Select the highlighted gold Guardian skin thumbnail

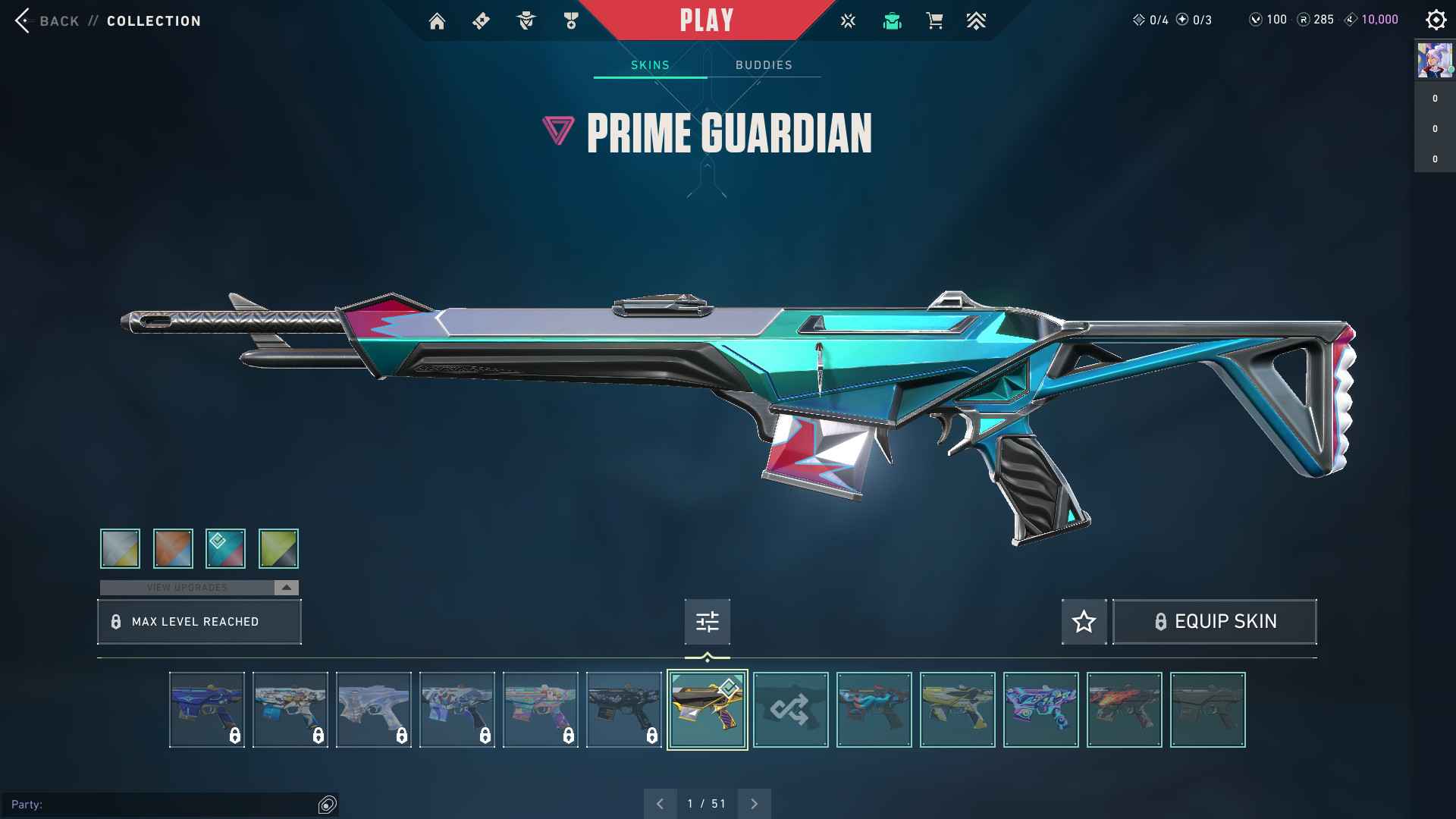point(707,710)
